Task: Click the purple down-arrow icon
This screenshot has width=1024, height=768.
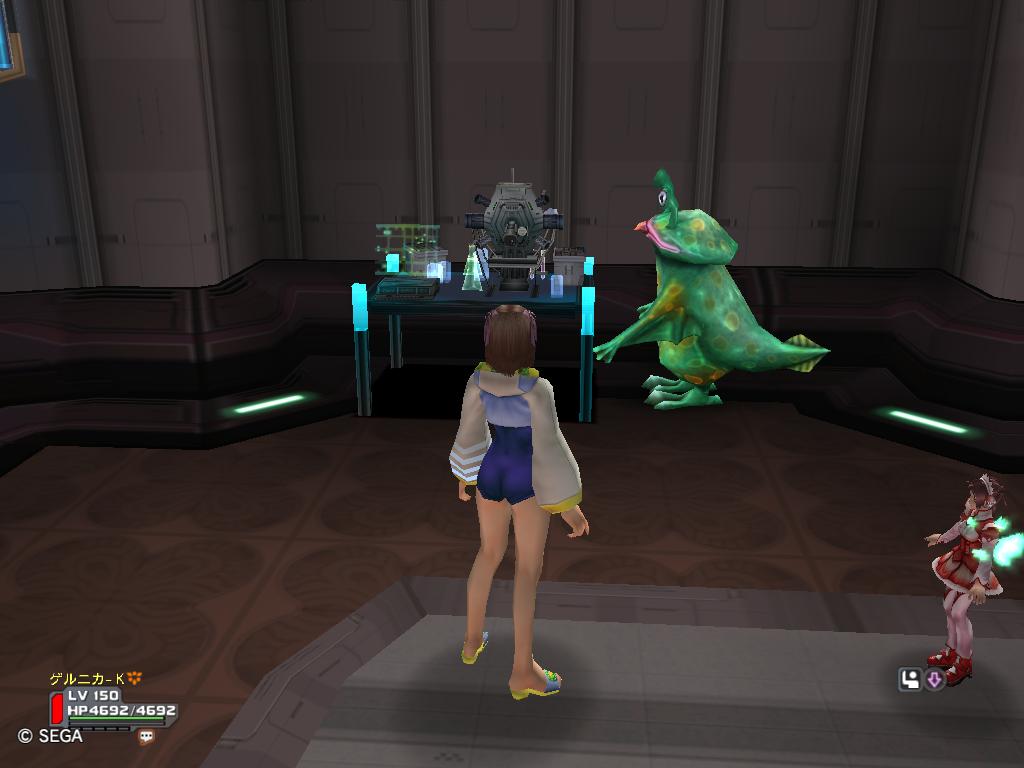Action: (x=935, y=680)
